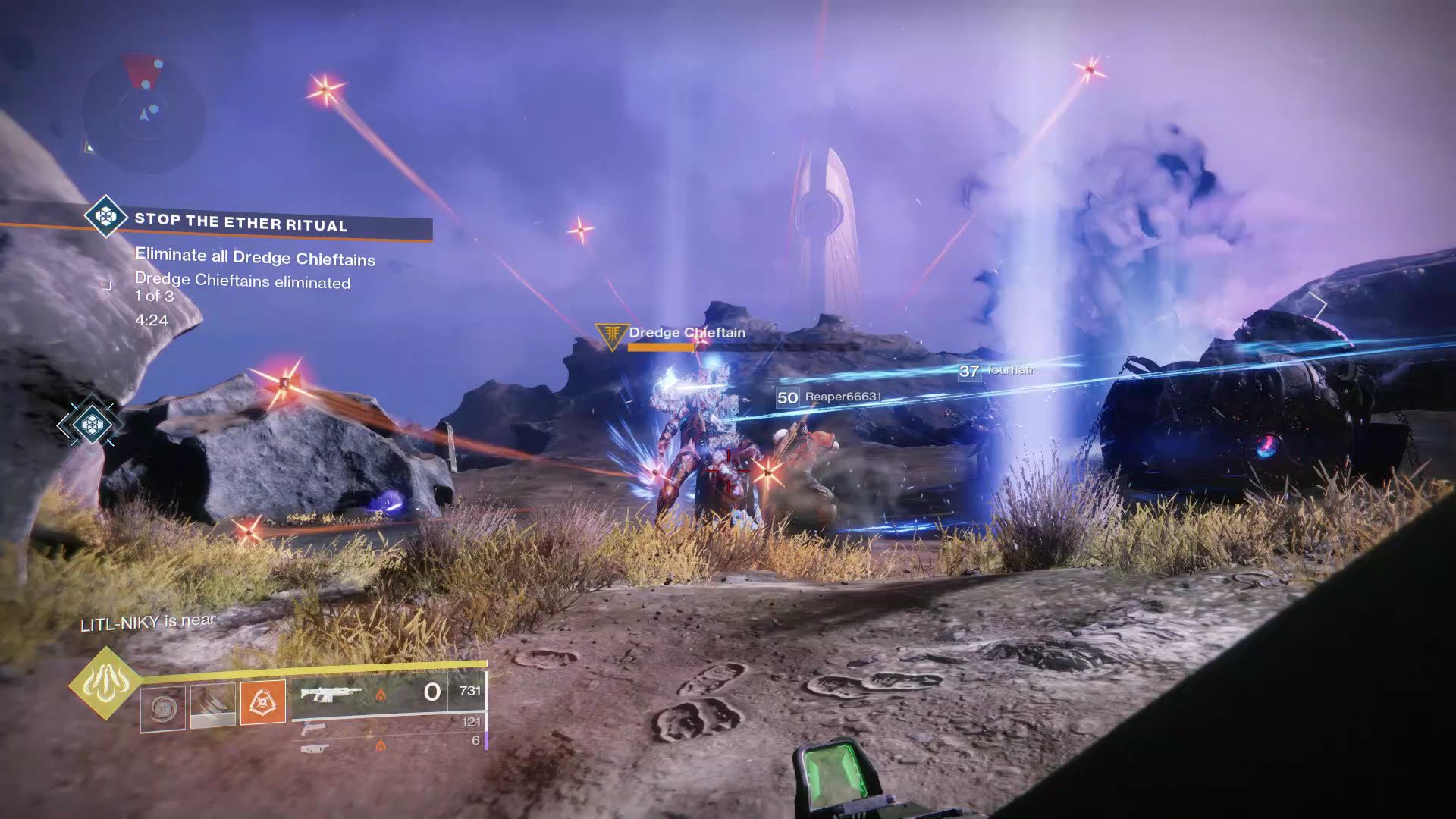Image resolution: width=1456 pixels, height=819 pixels.
Task: Activate the yellow diamond super ability icon
Action: pyautogui.click(x=105, y=683)
